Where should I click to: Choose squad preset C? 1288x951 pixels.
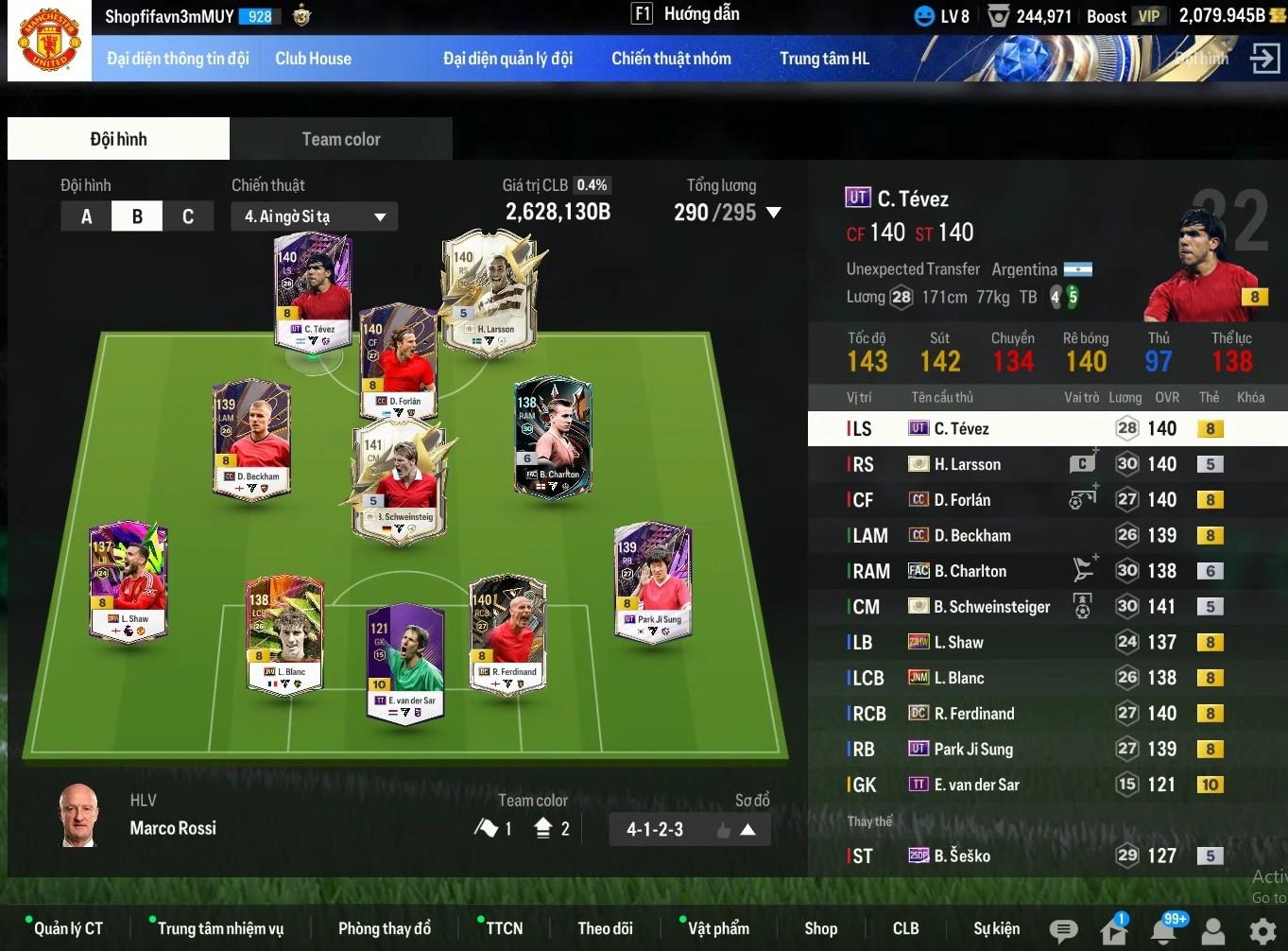point(187,216)
